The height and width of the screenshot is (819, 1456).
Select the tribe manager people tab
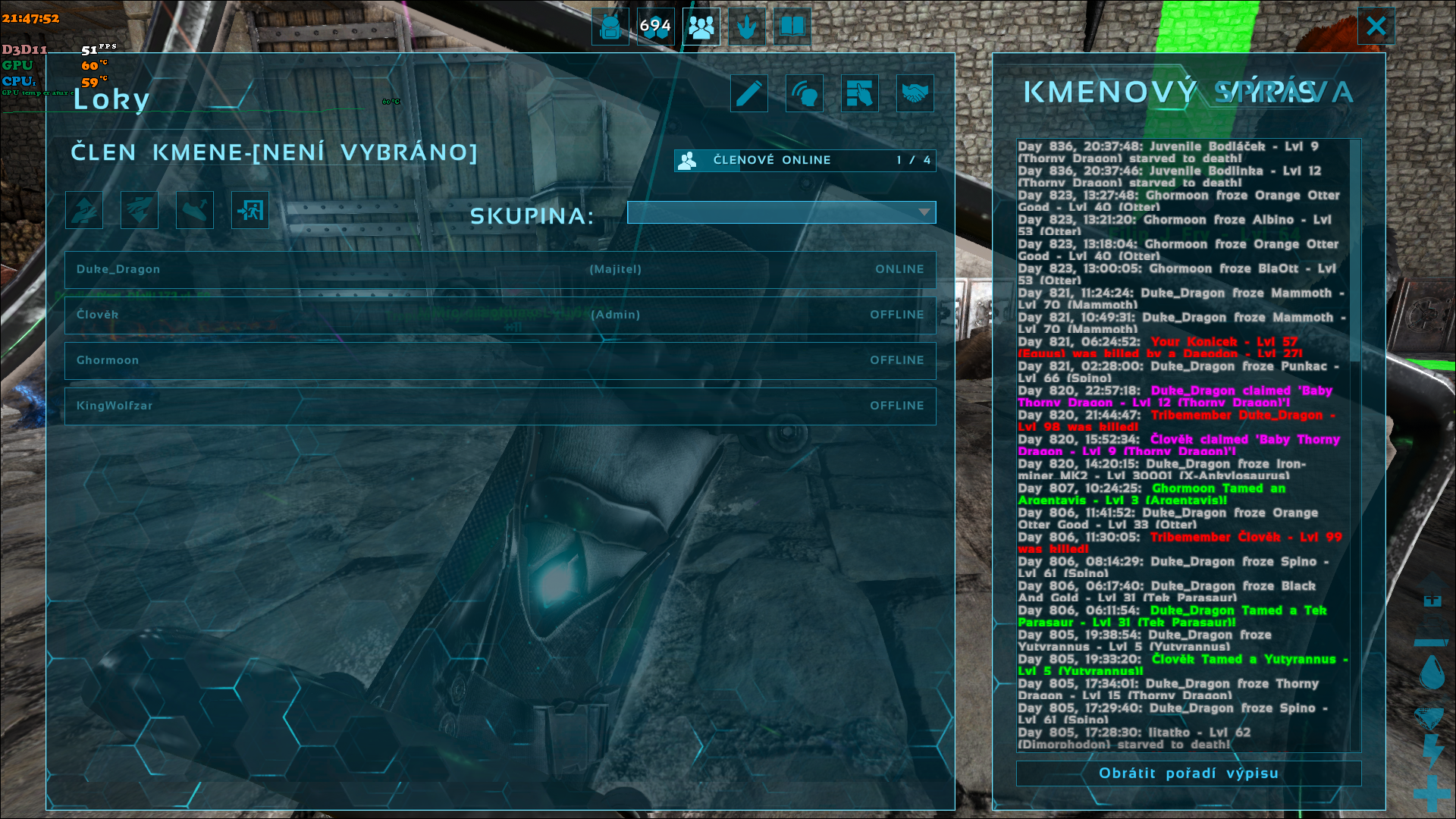pyautogui.click(x=701, y=27)
